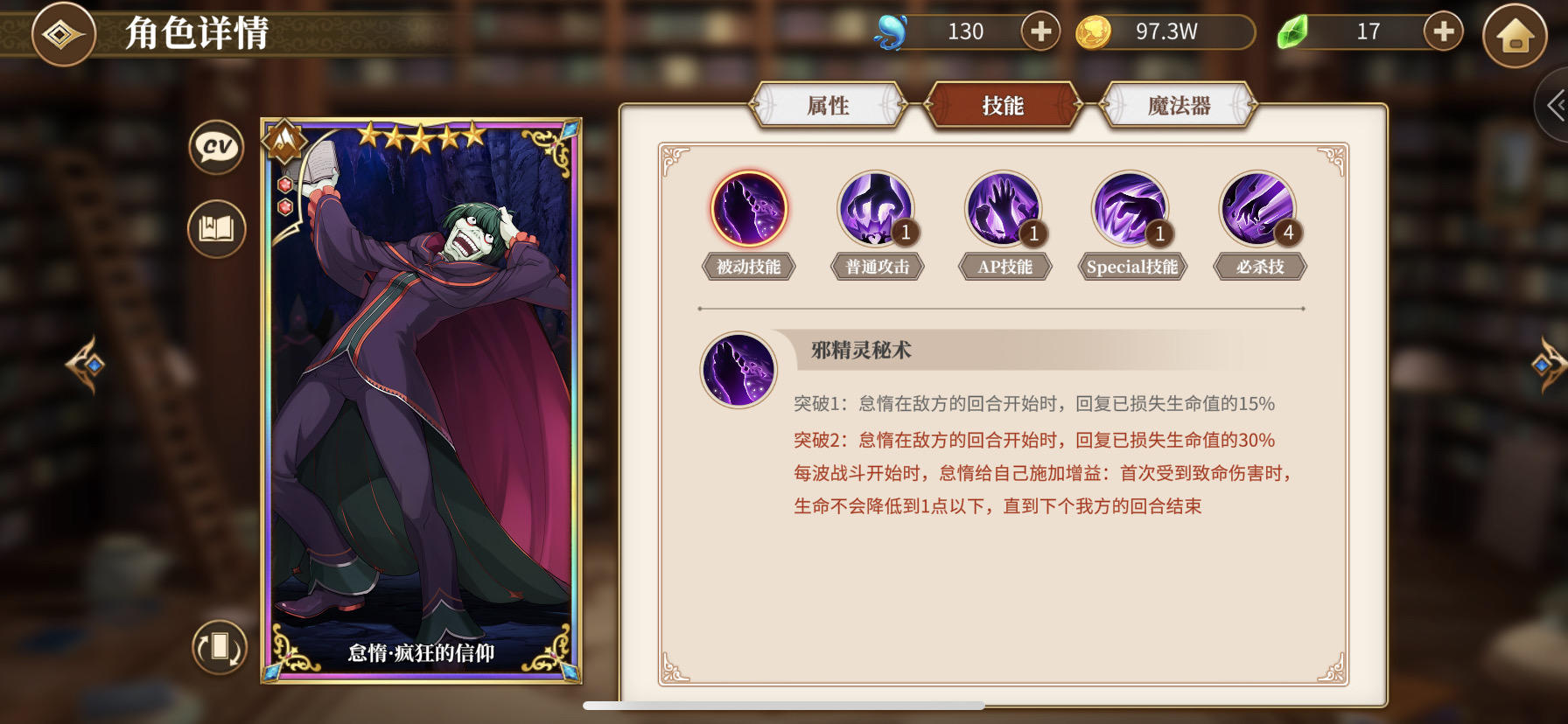Viewport: 1568px width, 724px height.
Task: Select the 普通攻击 normal attack skill icon
Action: click(x=876, y=208)
